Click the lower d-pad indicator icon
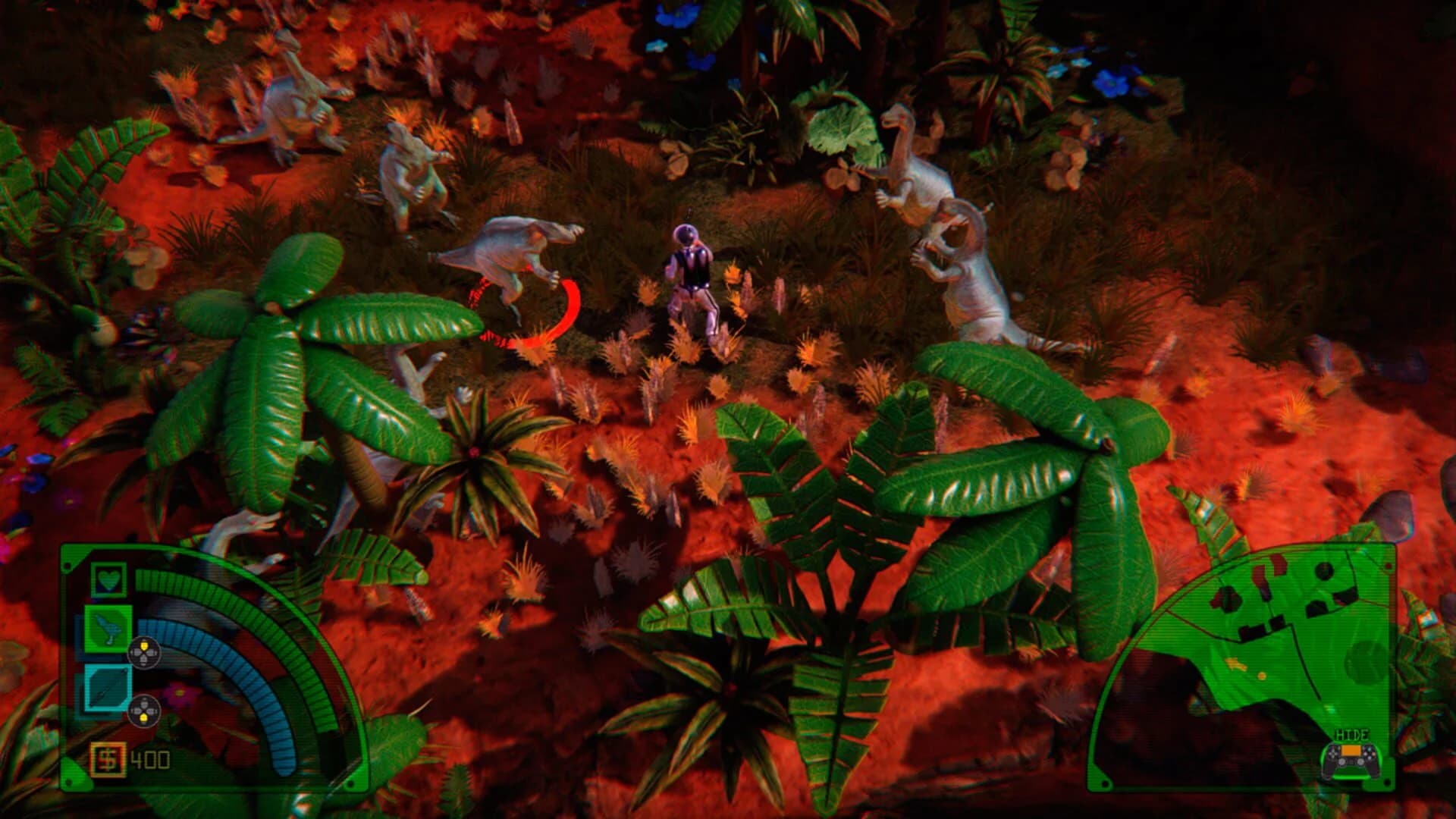This screenshot has height=819, width=1456. [145, 711]
